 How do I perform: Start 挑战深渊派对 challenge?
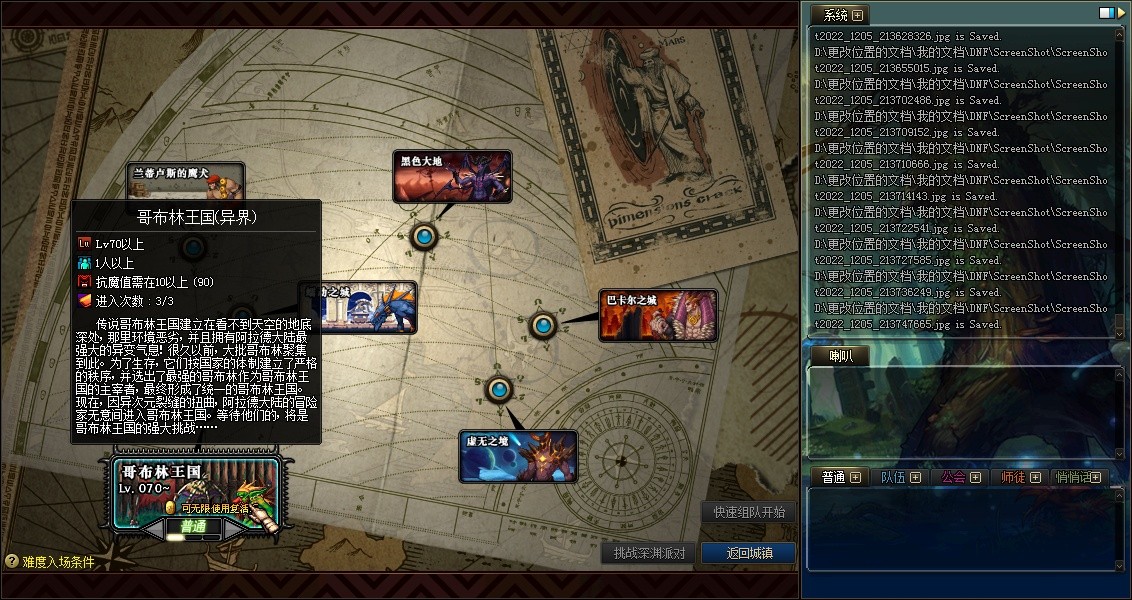click(649, 553)
